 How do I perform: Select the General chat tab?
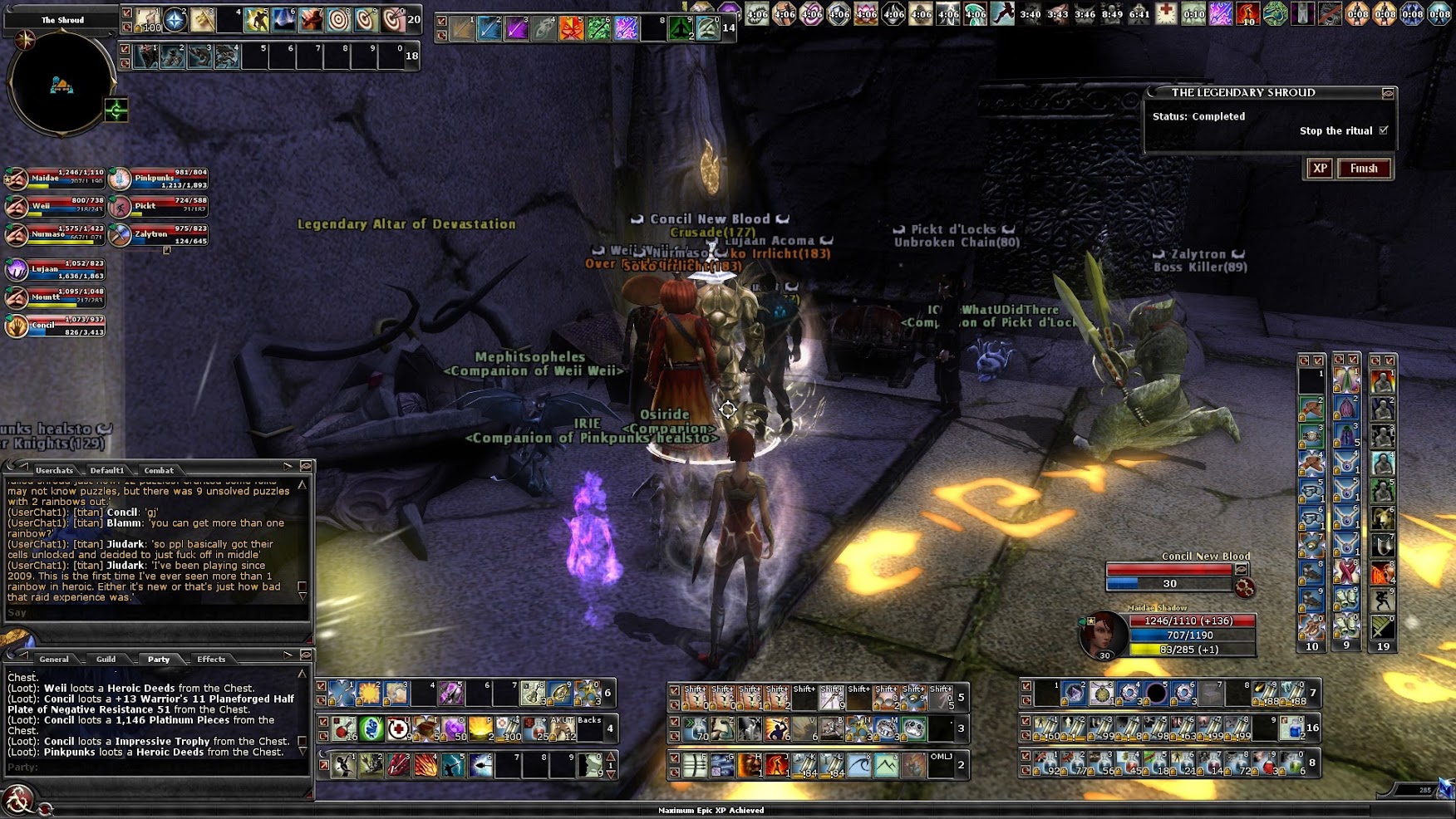tap(53, 659)
